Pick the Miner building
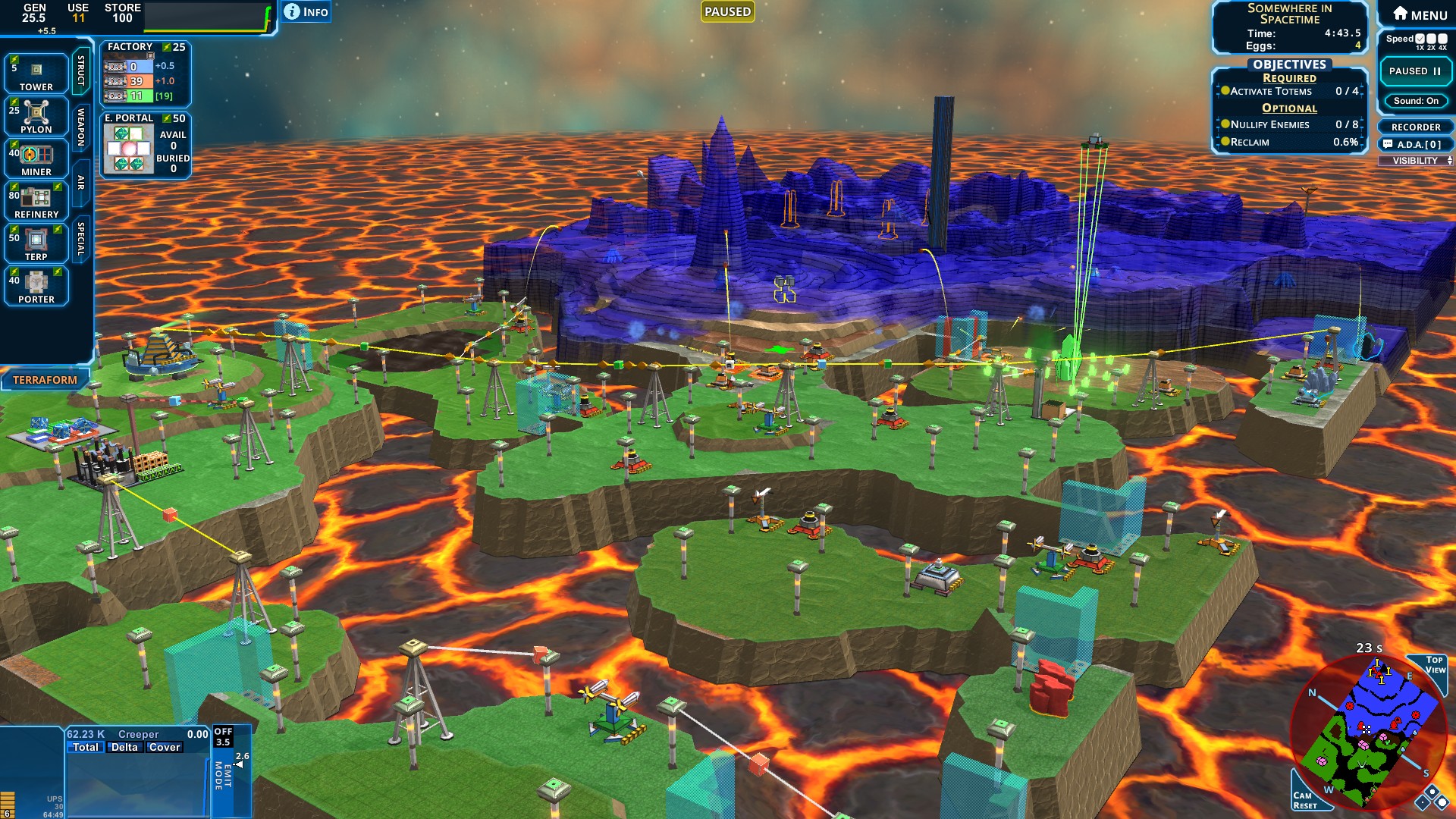 [36, 158]
